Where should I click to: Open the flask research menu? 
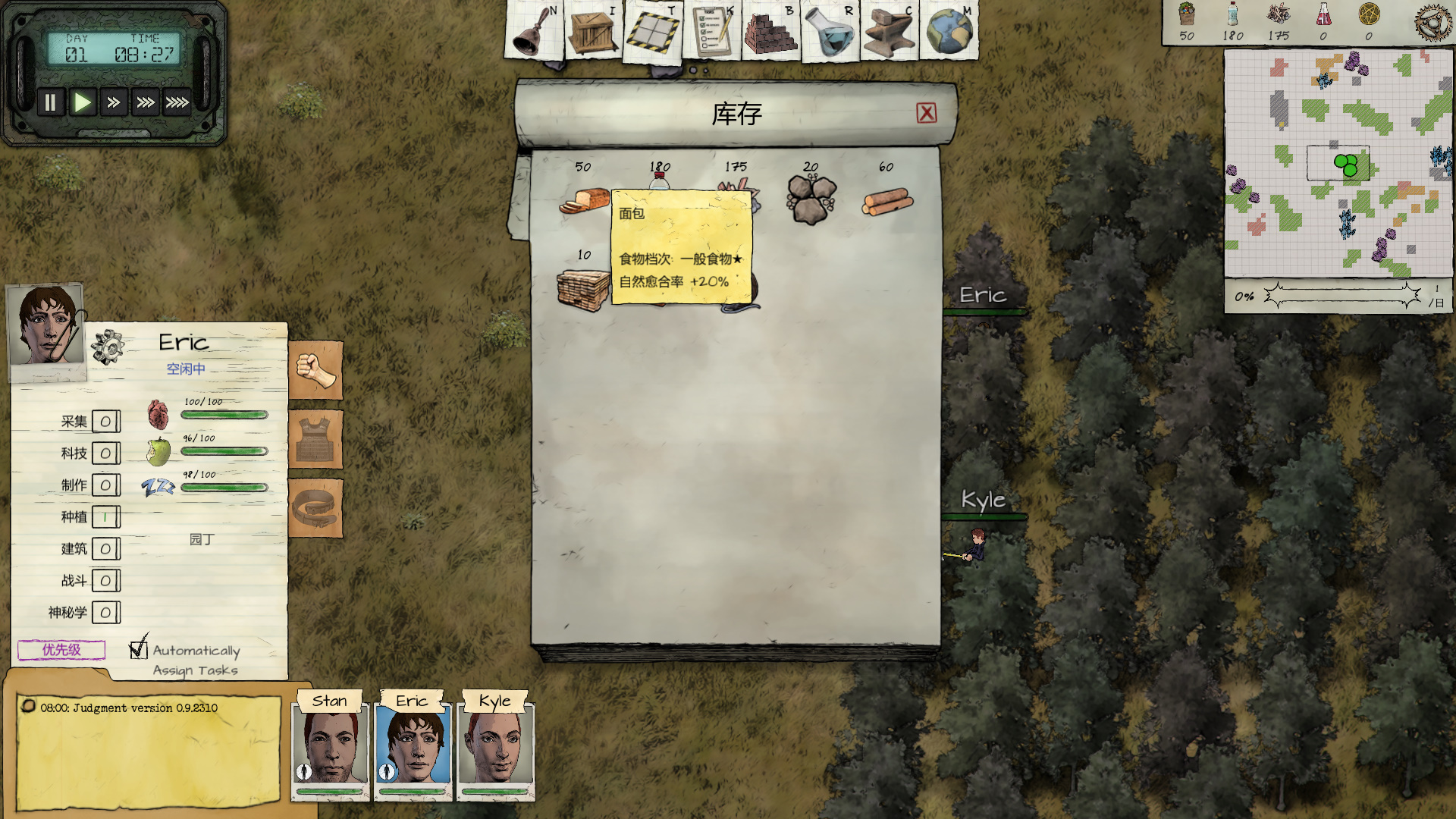point(830,32)
